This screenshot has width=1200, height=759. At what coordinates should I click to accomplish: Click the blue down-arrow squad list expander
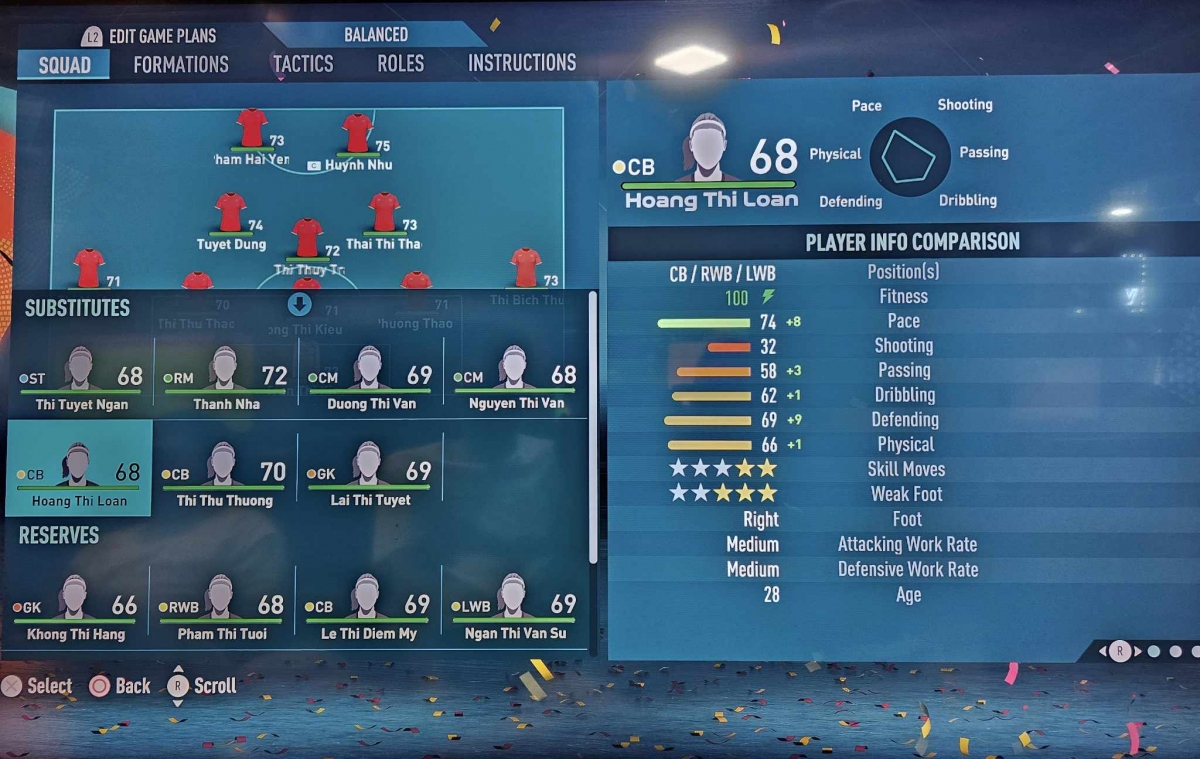(300, 304)
